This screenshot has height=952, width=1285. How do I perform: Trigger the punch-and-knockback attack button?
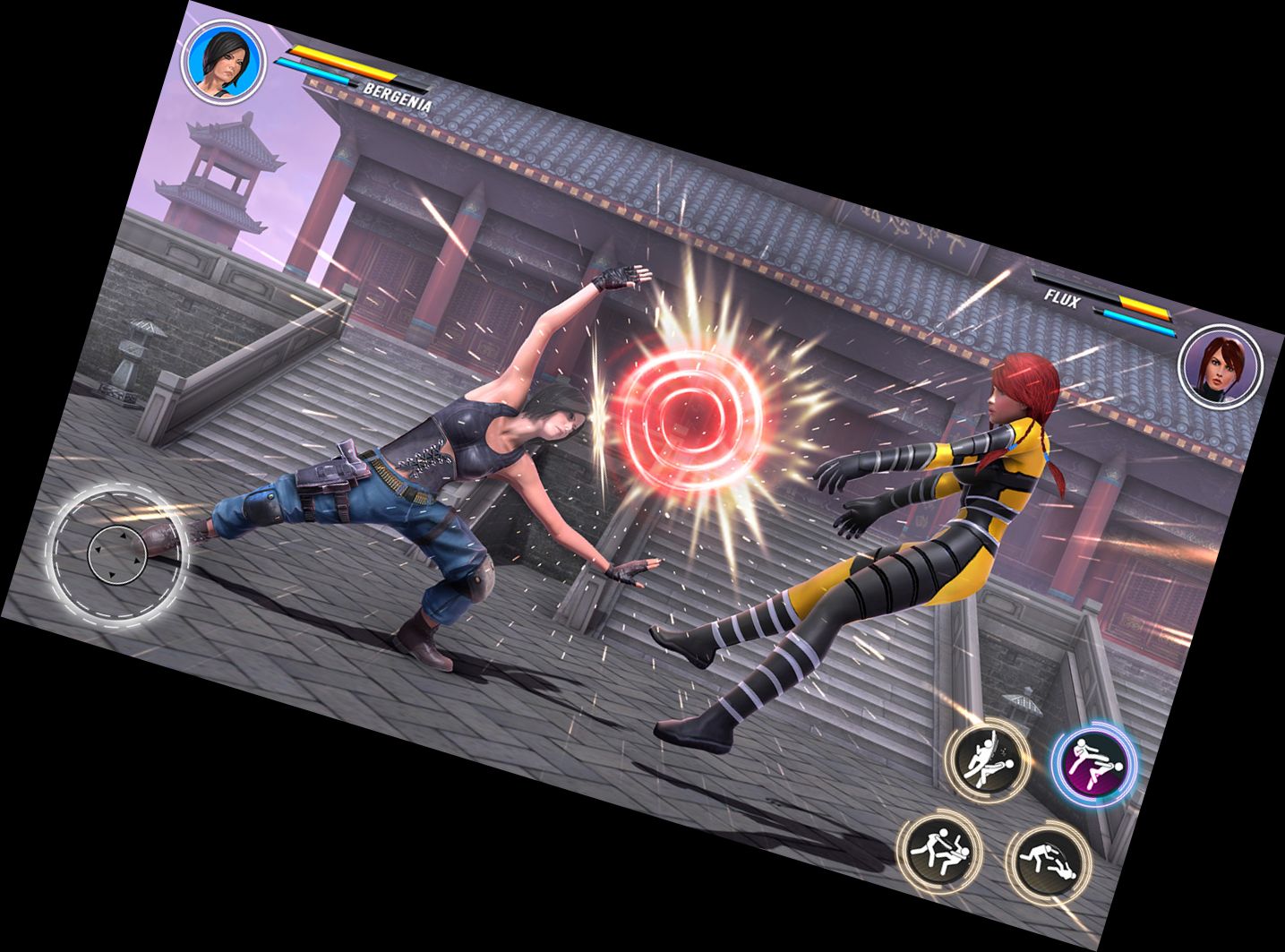click(939, 851)
